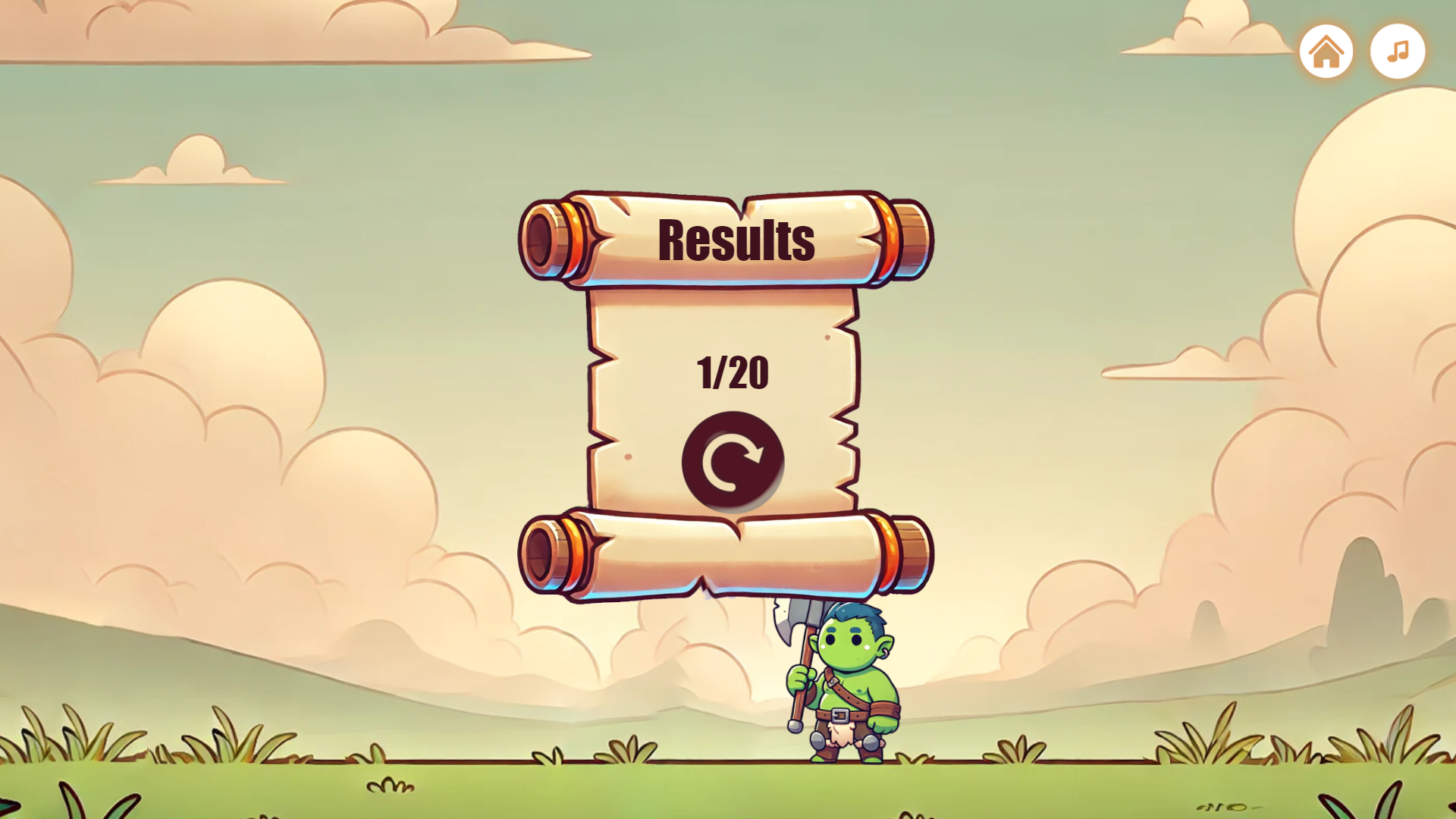Click the 1/20 score display
This screenshot has width=1456, height=819.
(x=733, y=372)
